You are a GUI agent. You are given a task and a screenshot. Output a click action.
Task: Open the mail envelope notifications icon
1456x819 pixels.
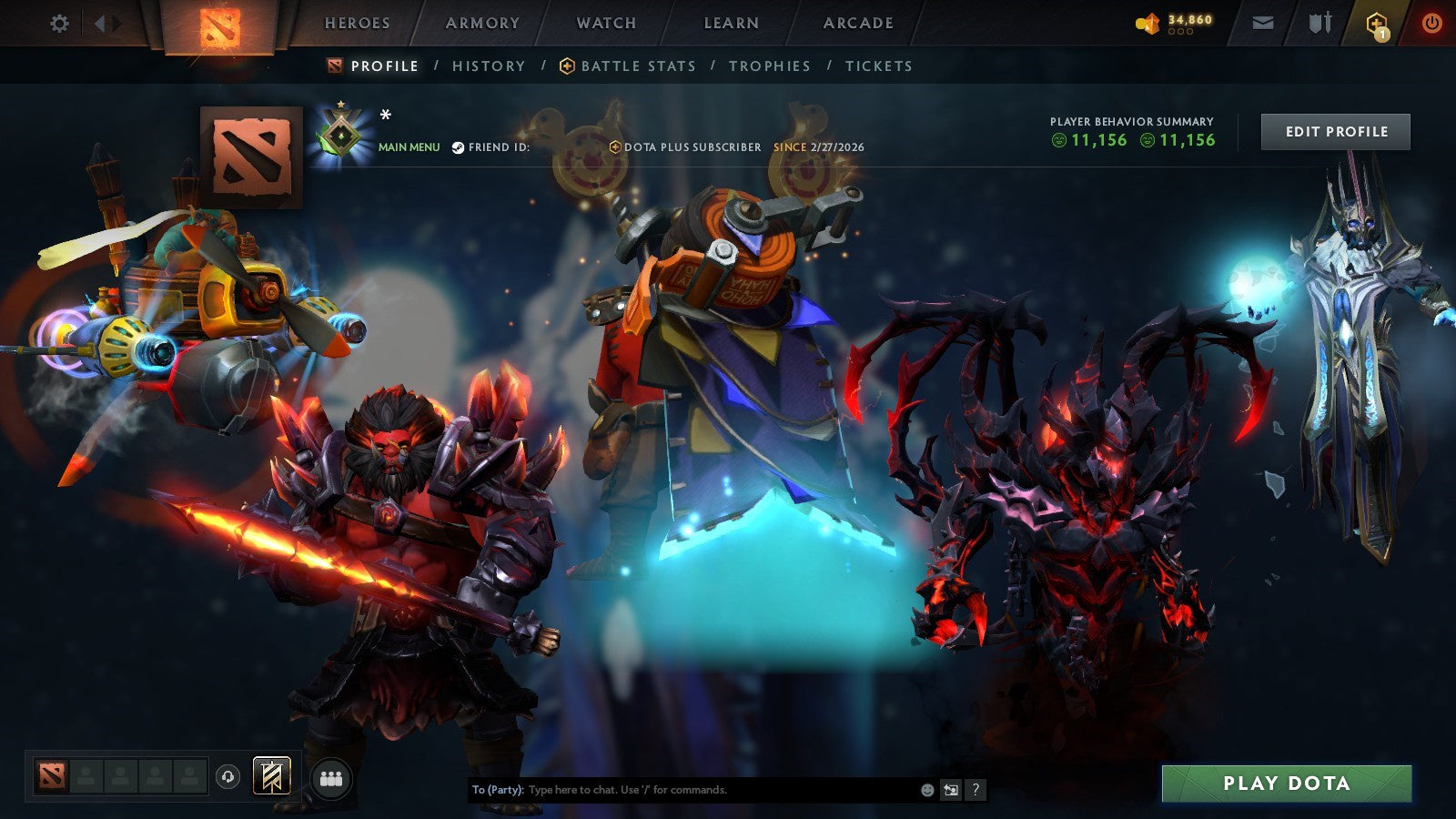[1263, 23]
